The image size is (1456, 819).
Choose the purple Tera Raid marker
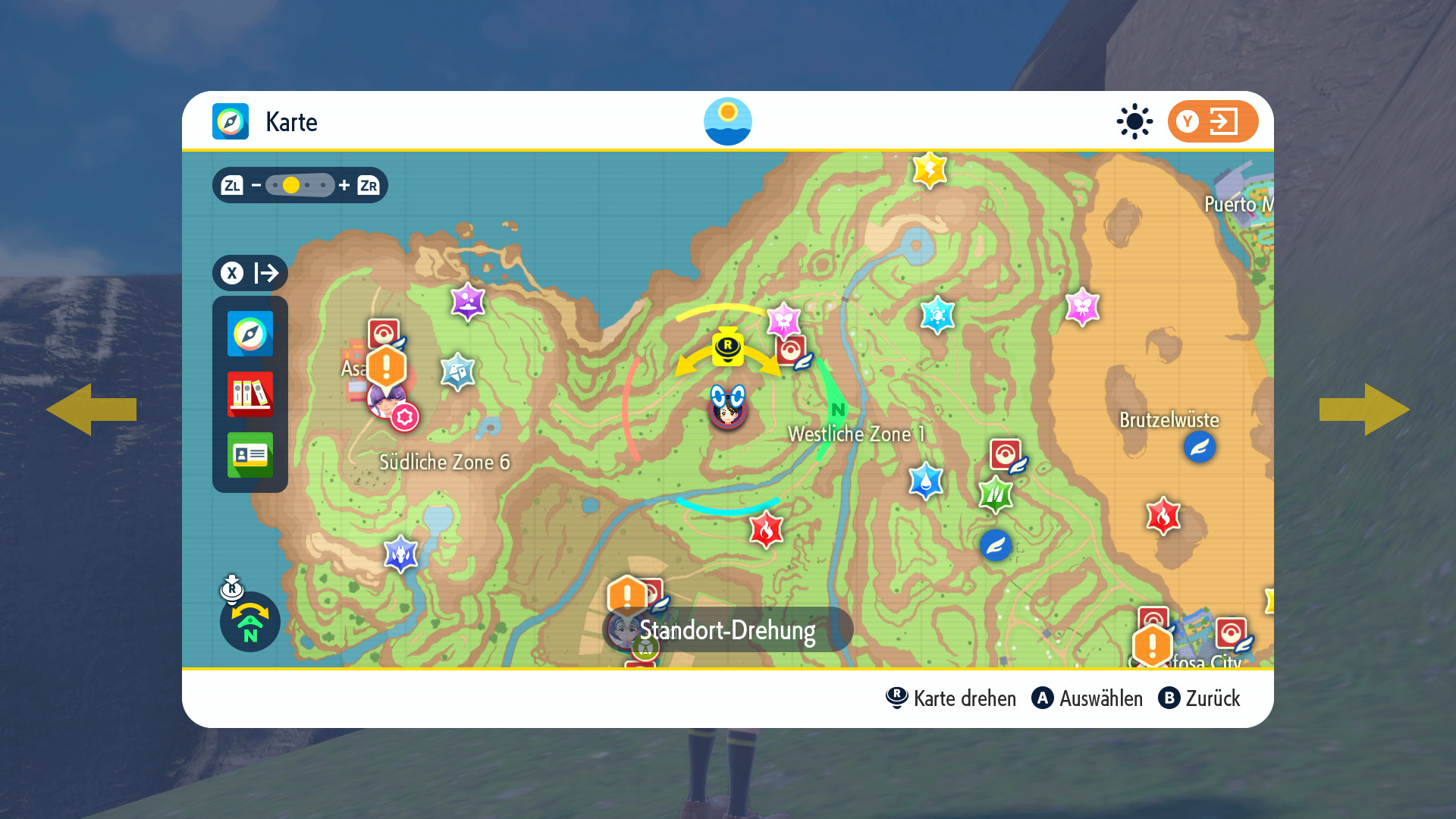coord(468,302)
